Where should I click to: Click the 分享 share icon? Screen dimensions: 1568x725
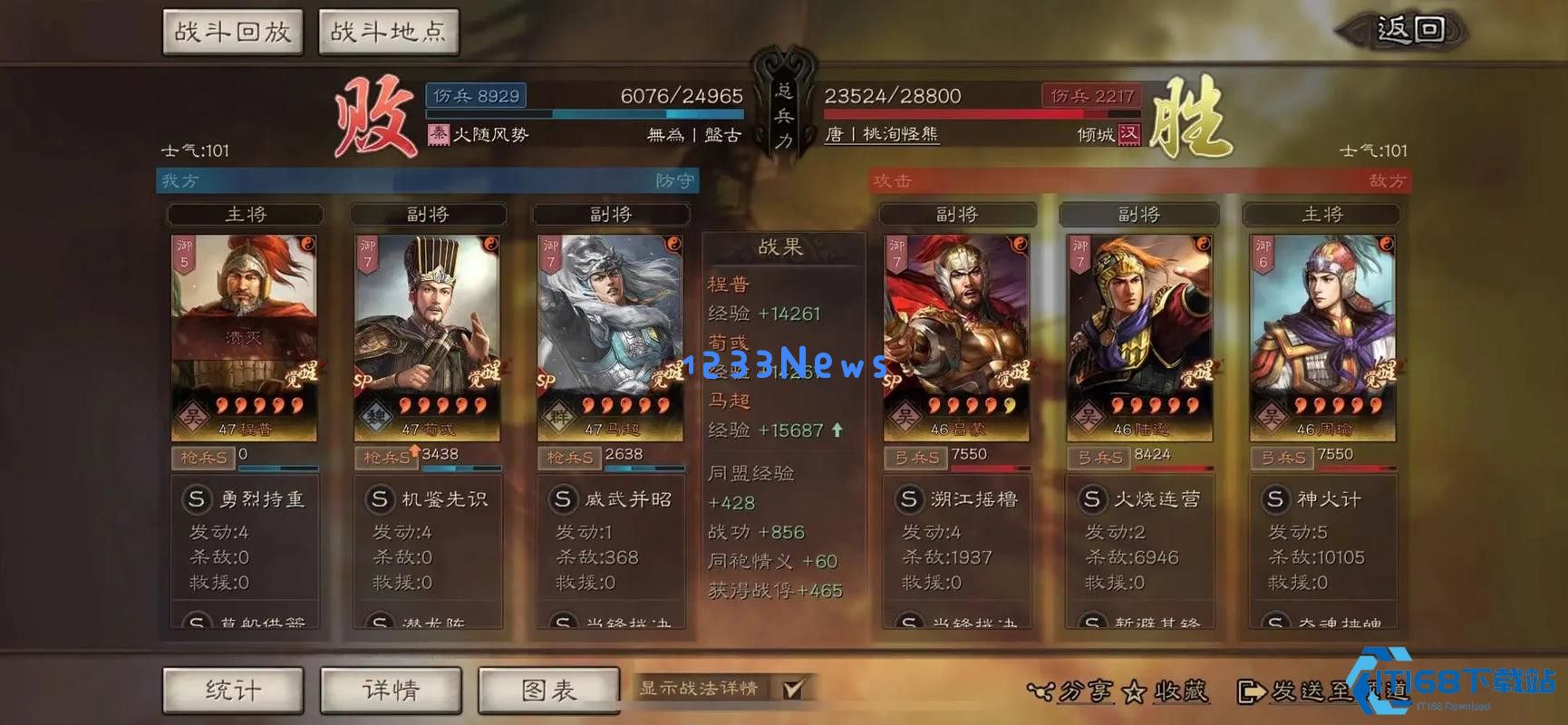click(1042, 691)
